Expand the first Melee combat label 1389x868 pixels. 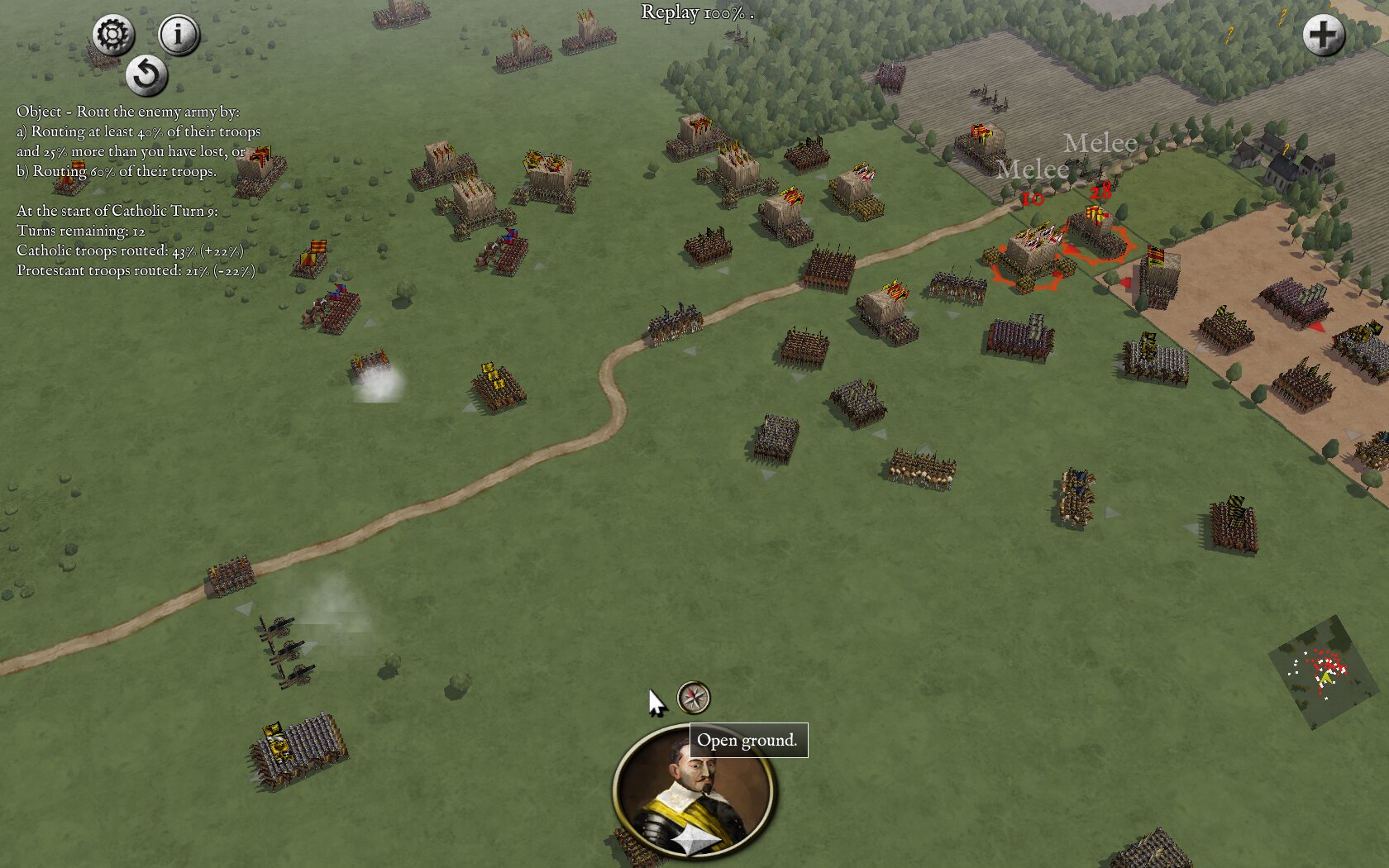coord(1100,144)
